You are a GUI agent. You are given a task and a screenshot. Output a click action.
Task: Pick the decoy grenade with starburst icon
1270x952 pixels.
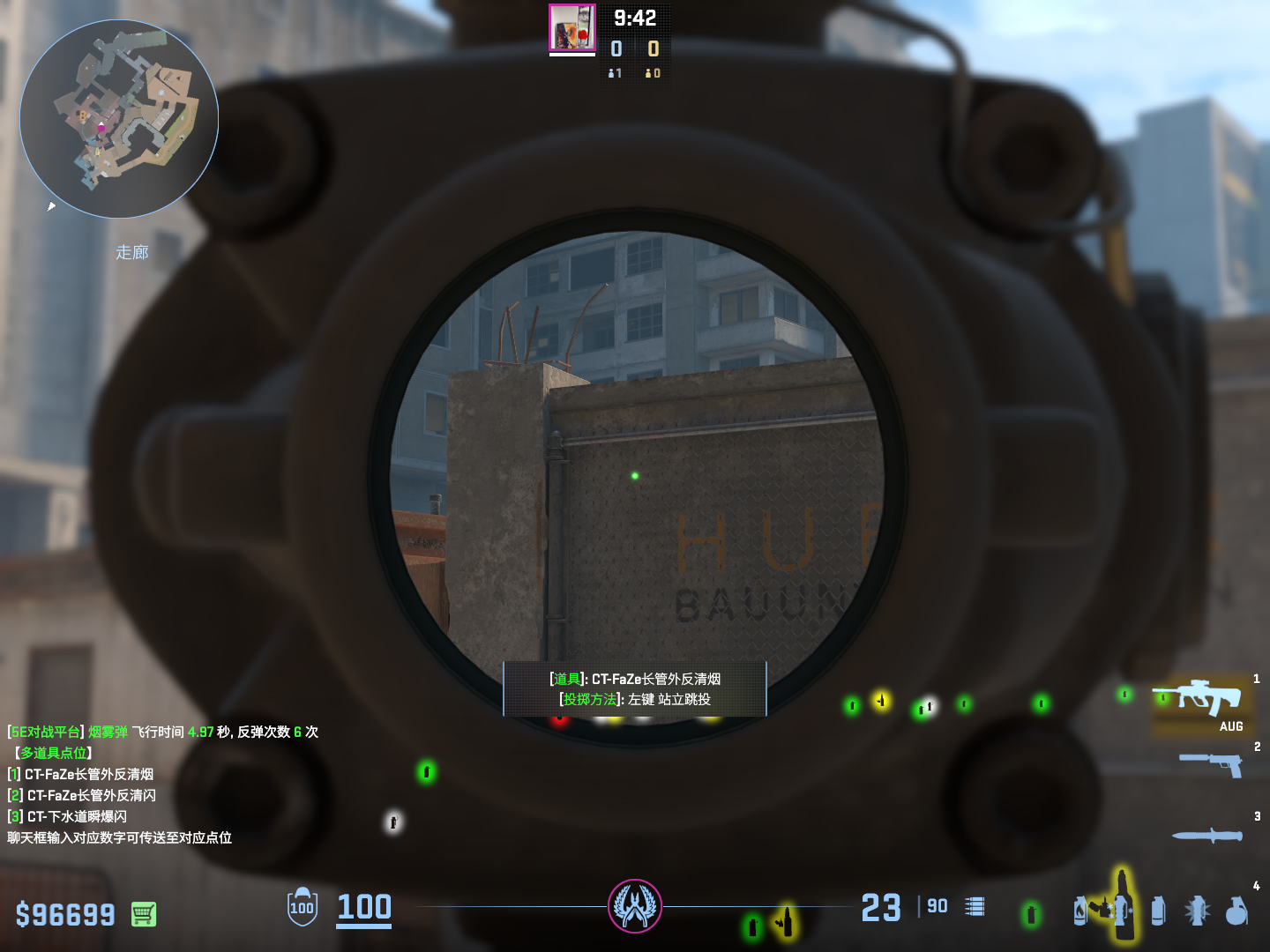tap(1197, 911)
